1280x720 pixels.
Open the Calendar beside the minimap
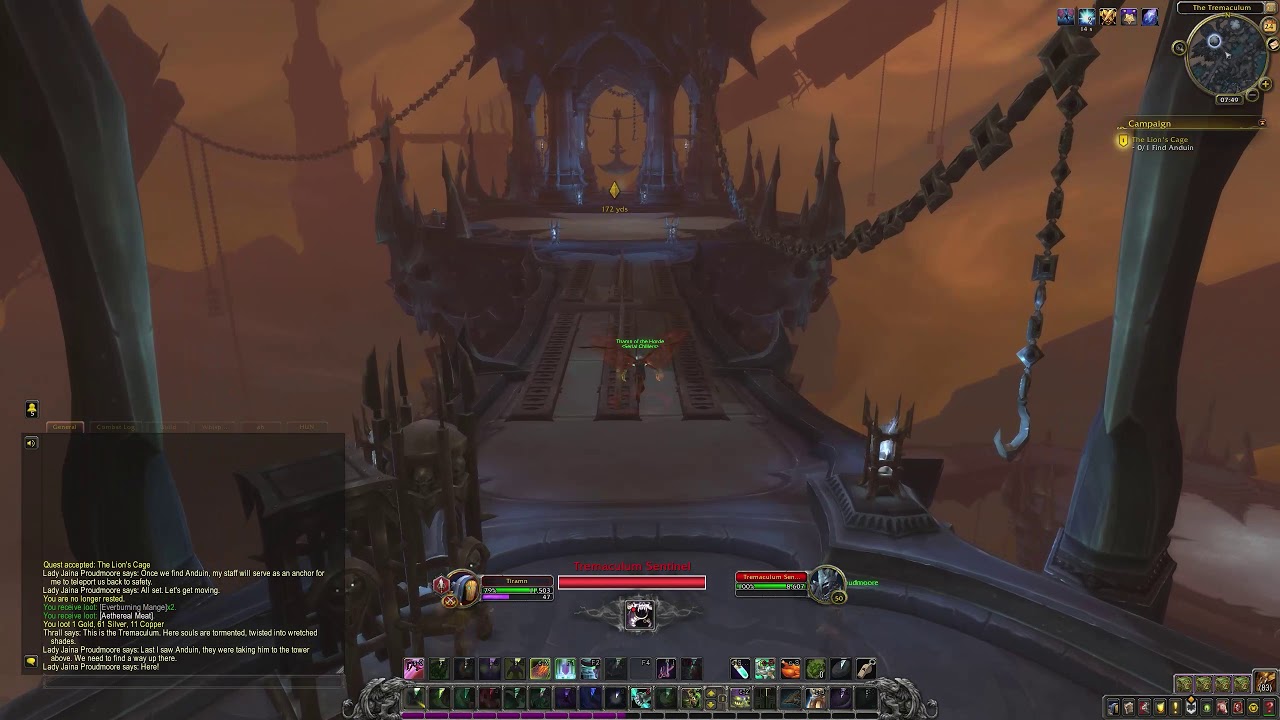click(1270, 25)
